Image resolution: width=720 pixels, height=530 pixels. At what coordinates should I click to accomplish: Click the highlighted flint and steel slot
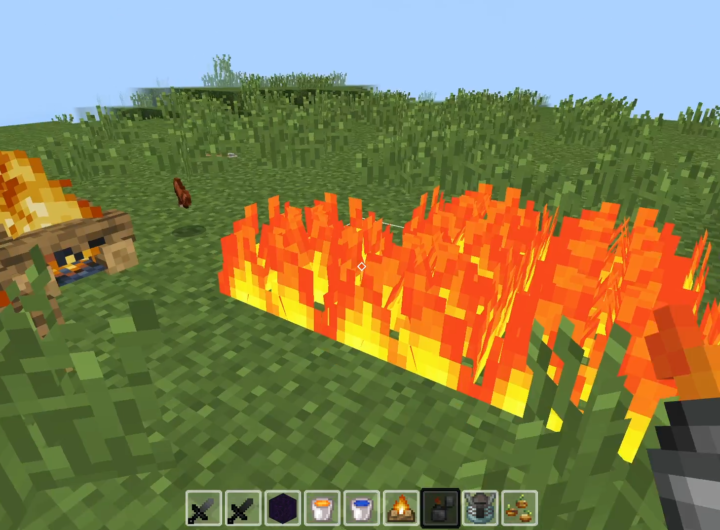440,508
